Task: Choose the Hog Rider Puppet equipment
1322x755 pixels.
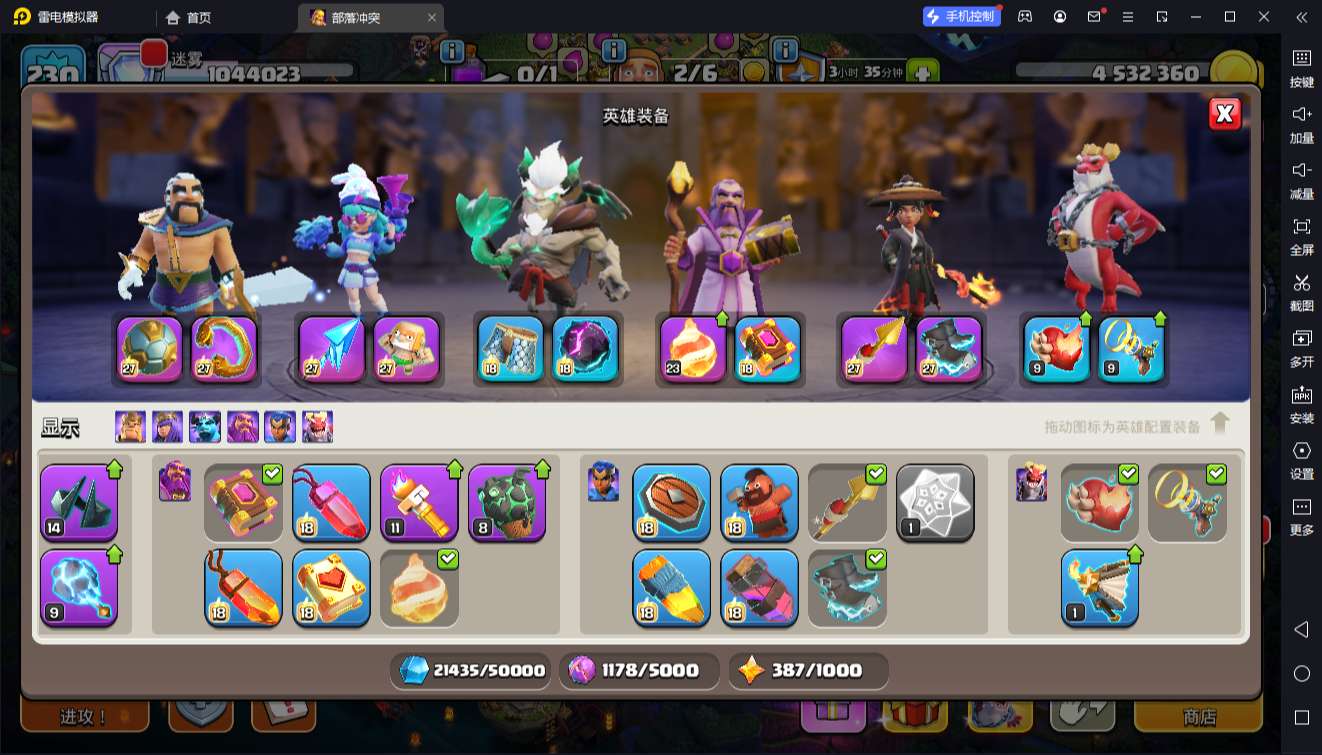Action: [759, 503]
